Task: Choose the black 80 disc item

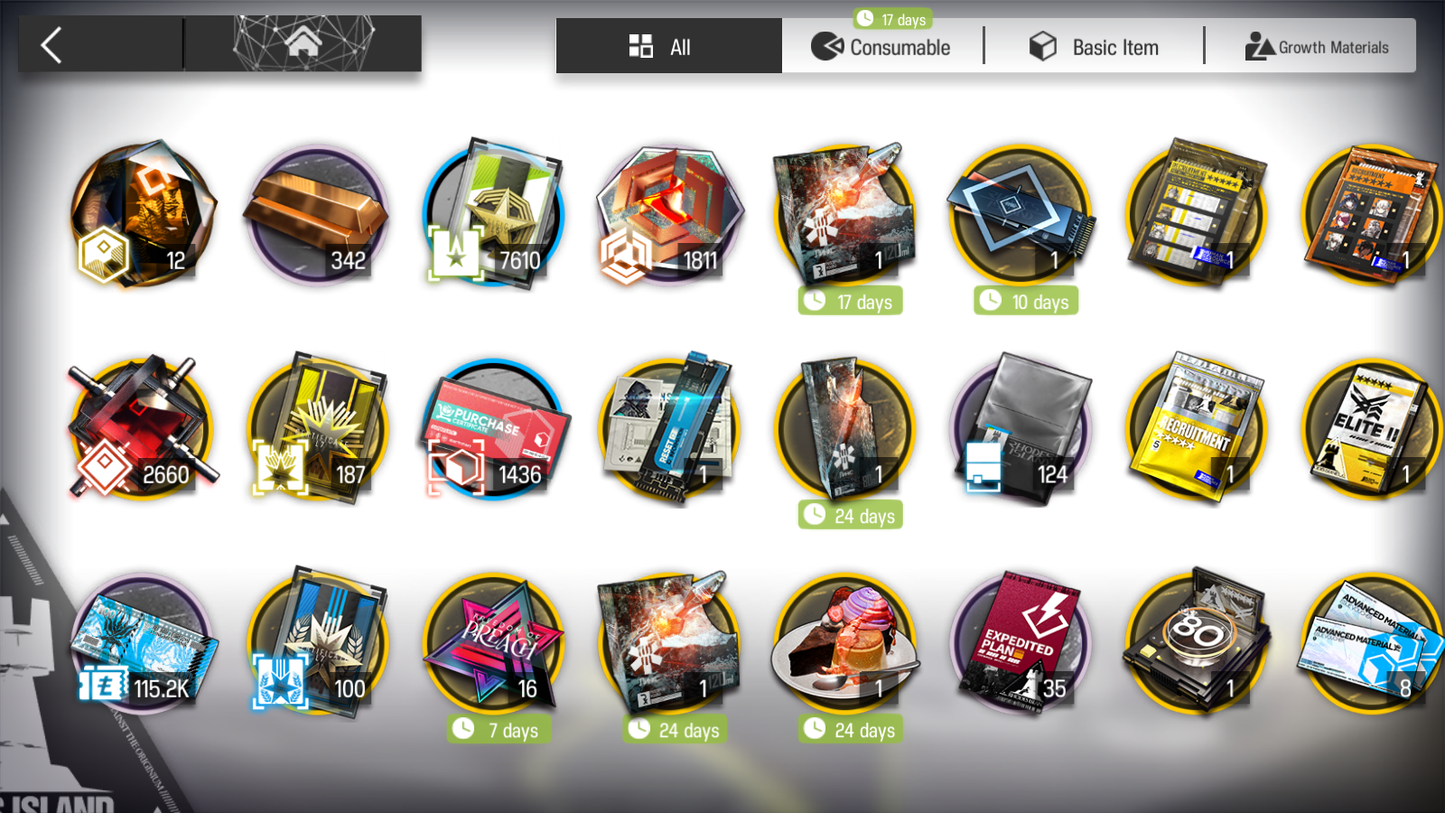Action: point(1196,643)
